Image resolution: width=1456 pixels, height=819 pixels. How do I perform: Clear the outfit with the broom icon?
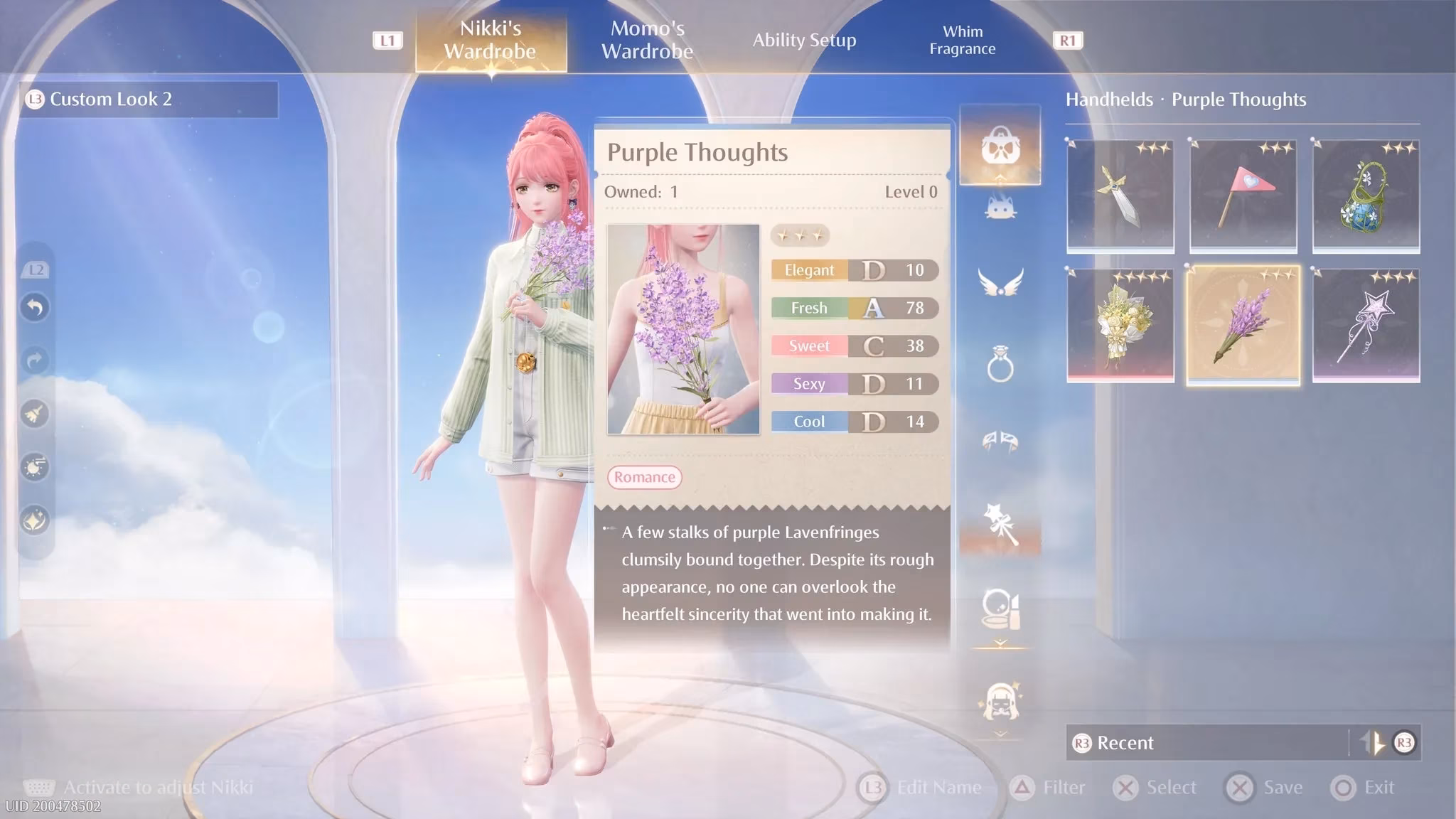pyautogui.click(x=35, y=414)
